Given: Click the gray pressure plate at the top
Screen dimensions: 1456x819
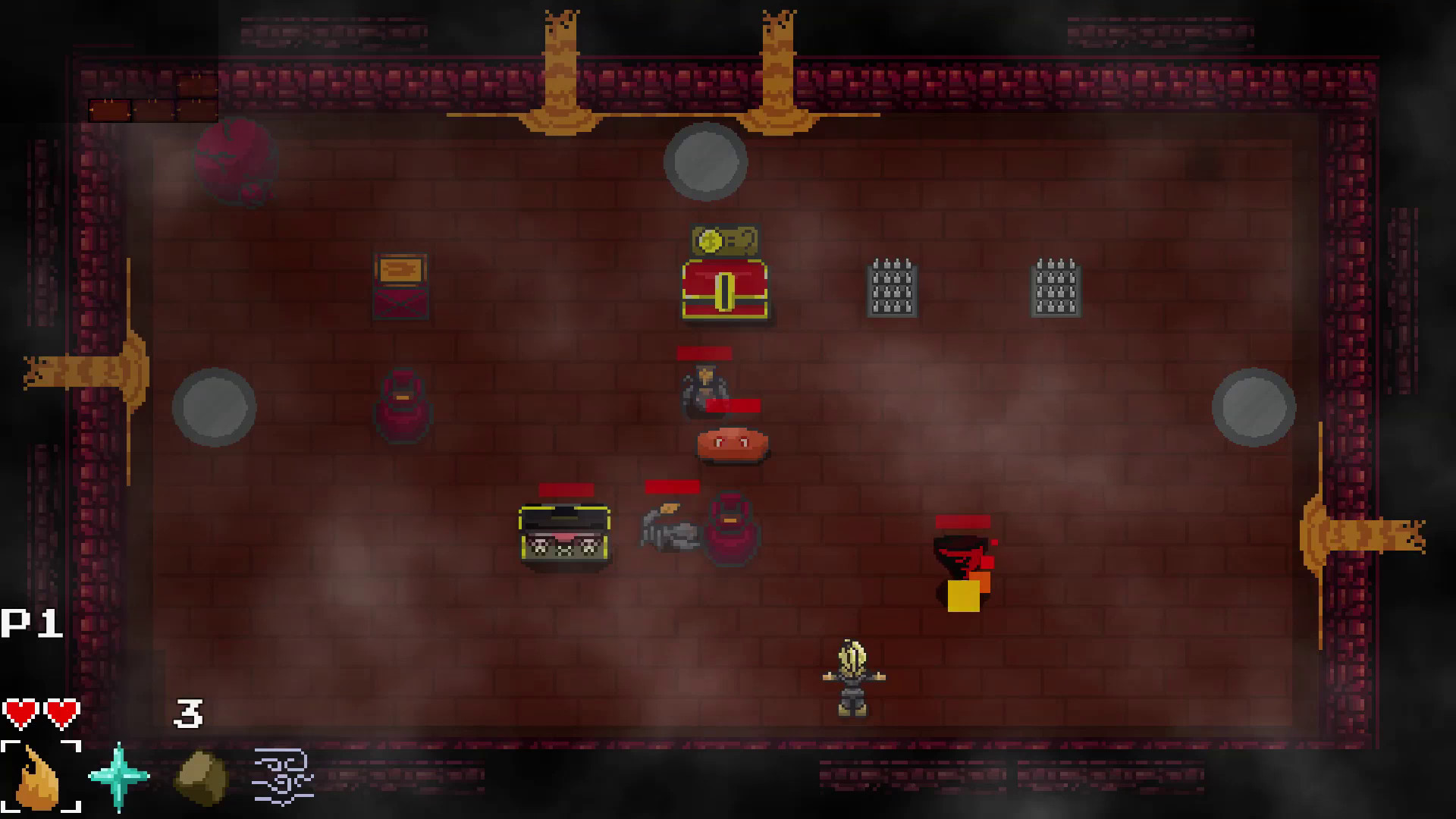Looking at the screenshot, I should click(704, 163).
